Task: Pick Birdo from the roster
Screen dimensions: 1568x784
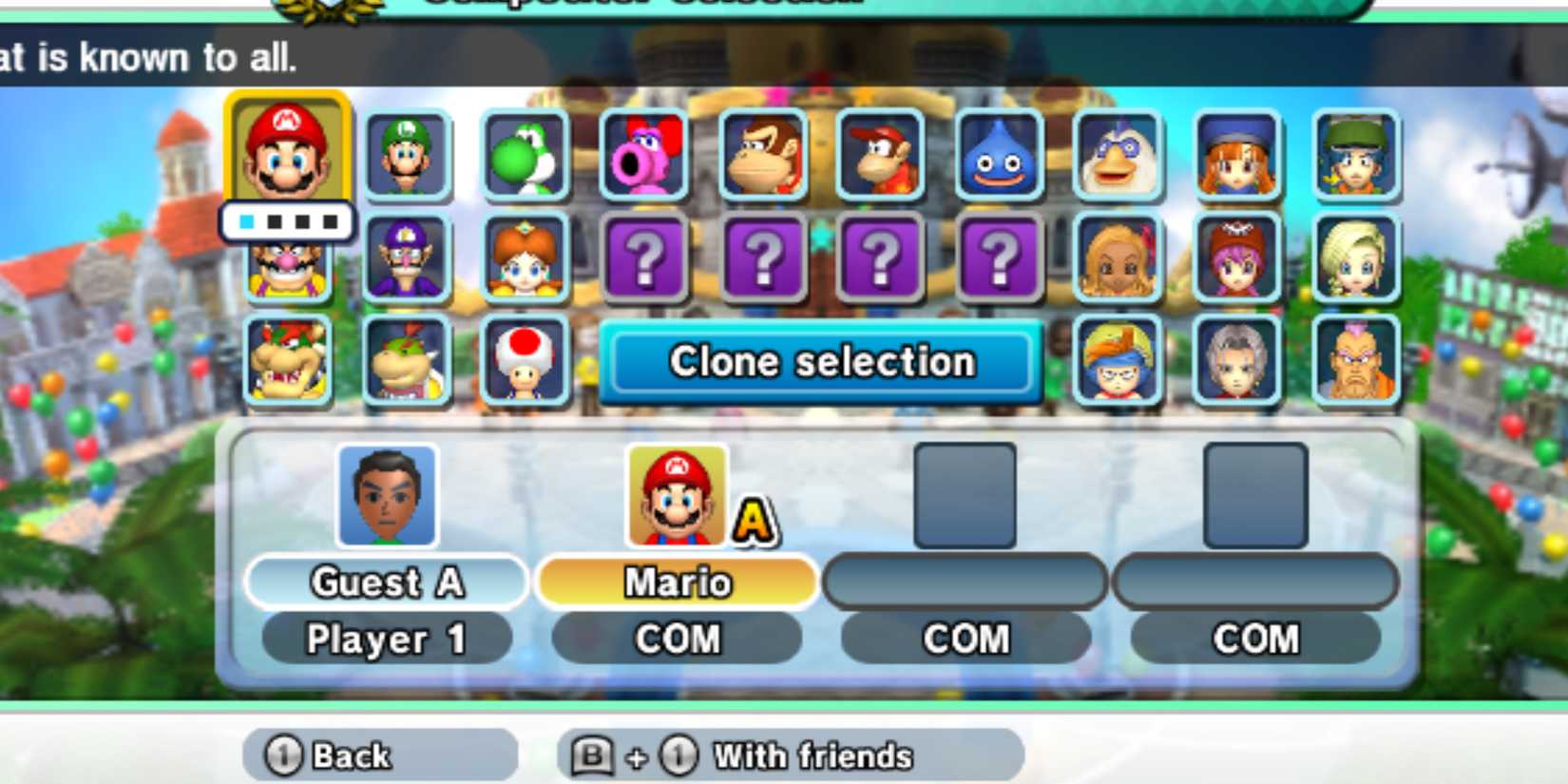Action: 644,154
